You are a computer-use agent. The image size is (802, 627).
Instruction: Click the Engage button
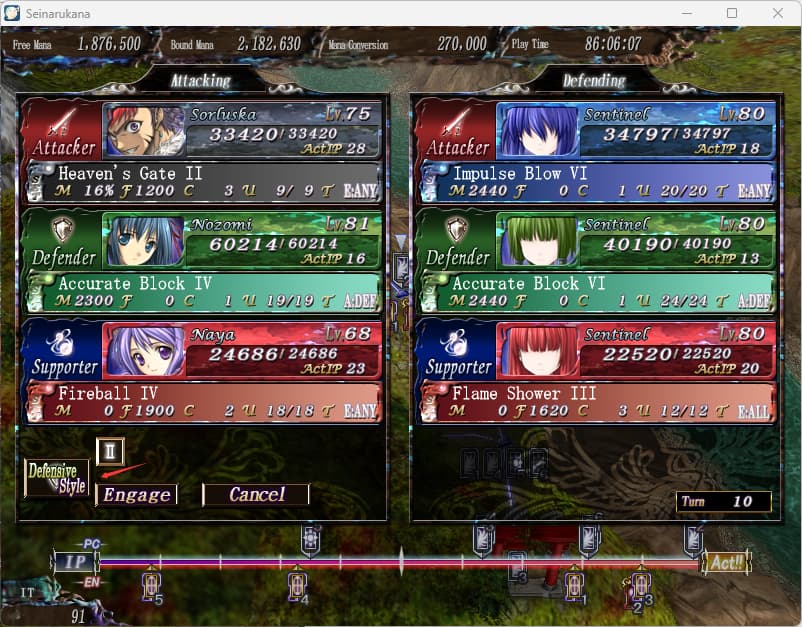(137, 494)
